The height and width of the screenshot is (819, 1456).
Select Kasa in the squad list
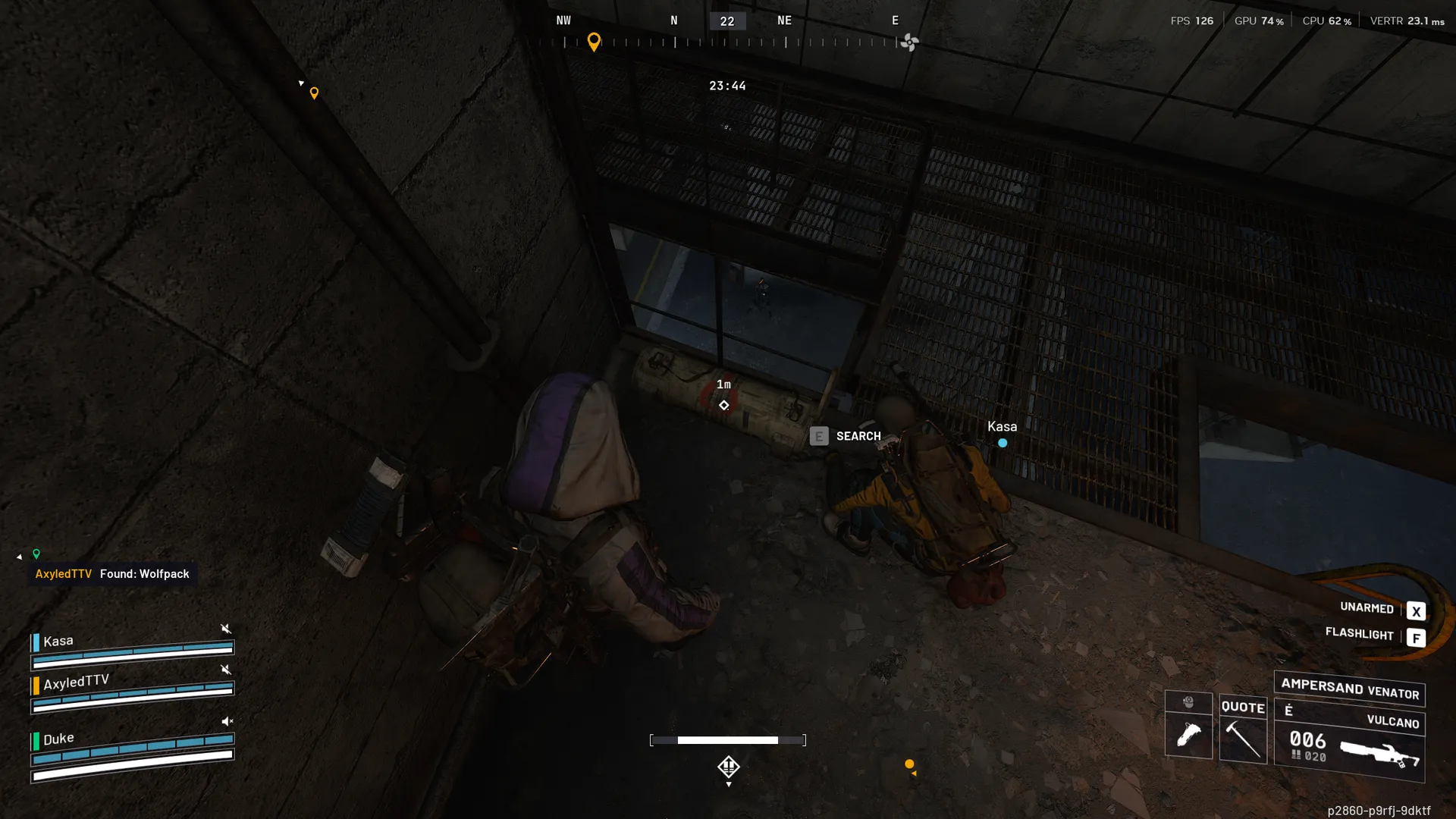tap(58, 642)
